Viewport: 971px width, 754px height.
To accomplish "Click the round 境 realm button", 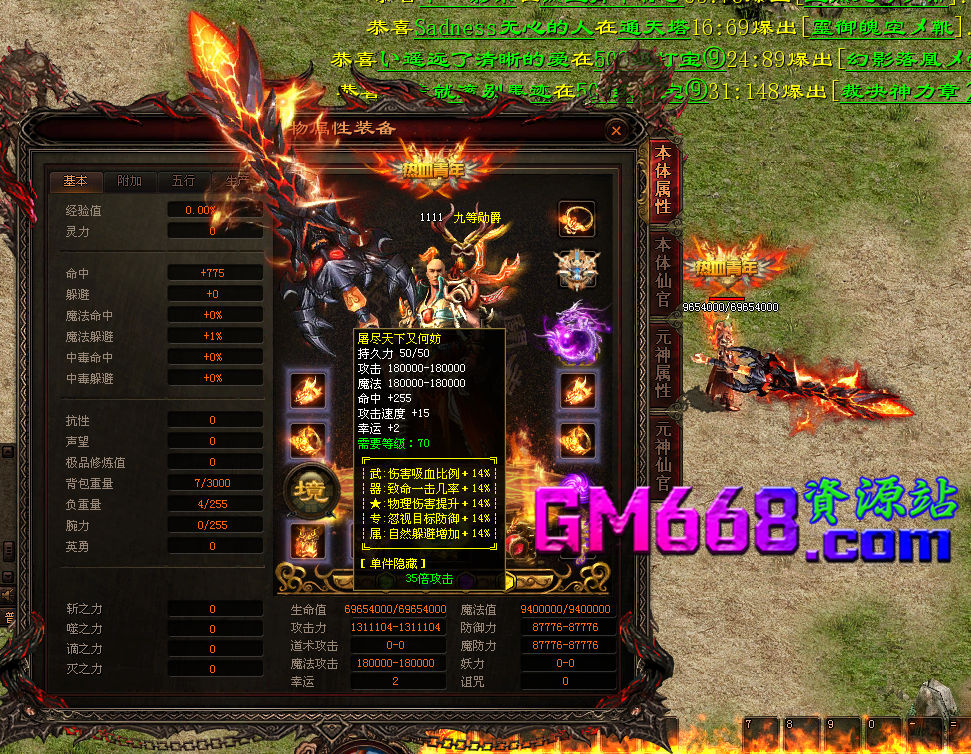I will [x=306, y=488].
